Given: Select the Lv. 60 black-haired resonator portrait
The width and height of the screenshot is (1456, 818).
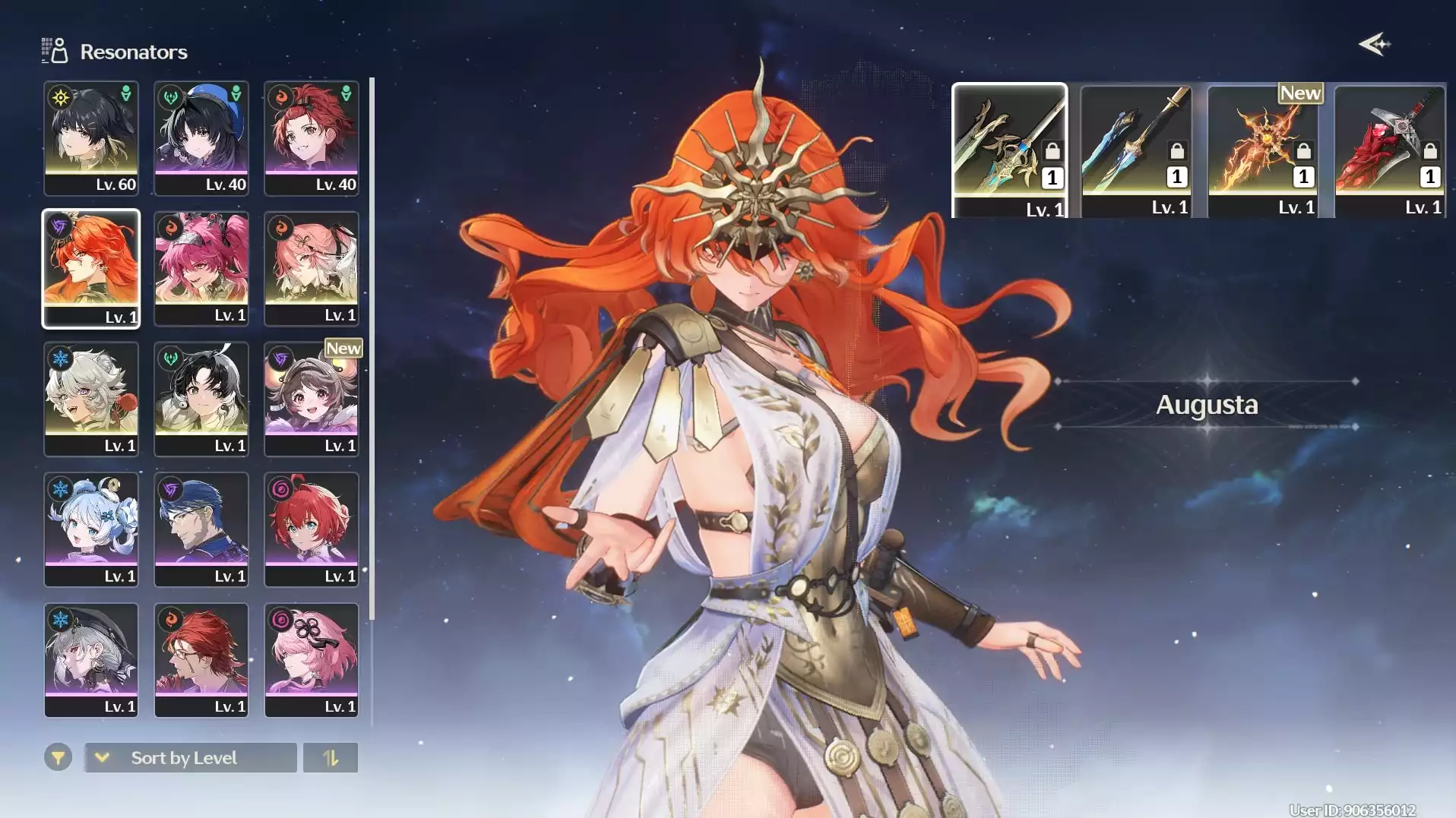Looking at the screenshot, I should tap(91, 138).
